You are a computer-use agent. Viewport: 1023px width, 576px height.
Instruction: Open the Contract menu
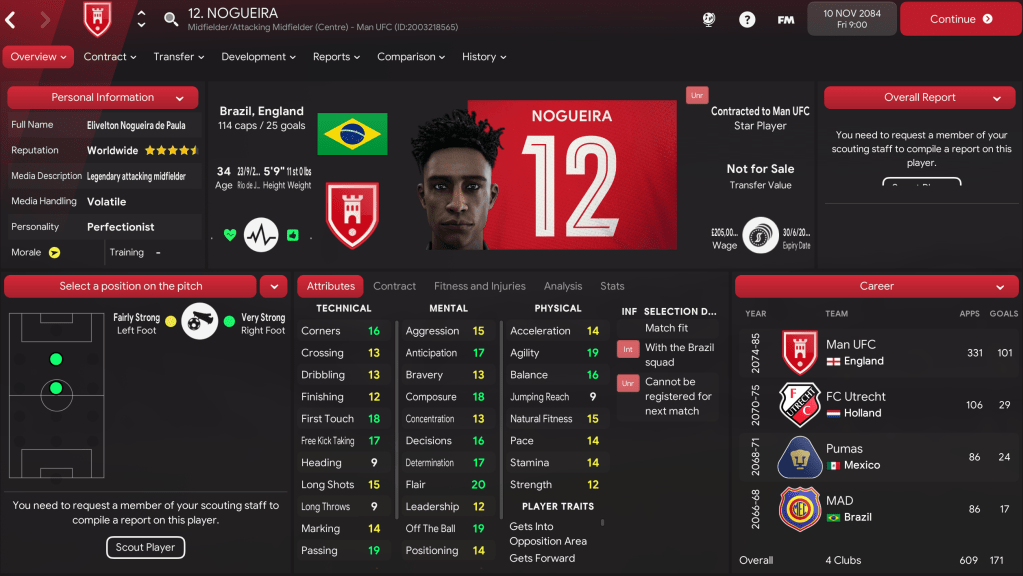coord(110,57)
